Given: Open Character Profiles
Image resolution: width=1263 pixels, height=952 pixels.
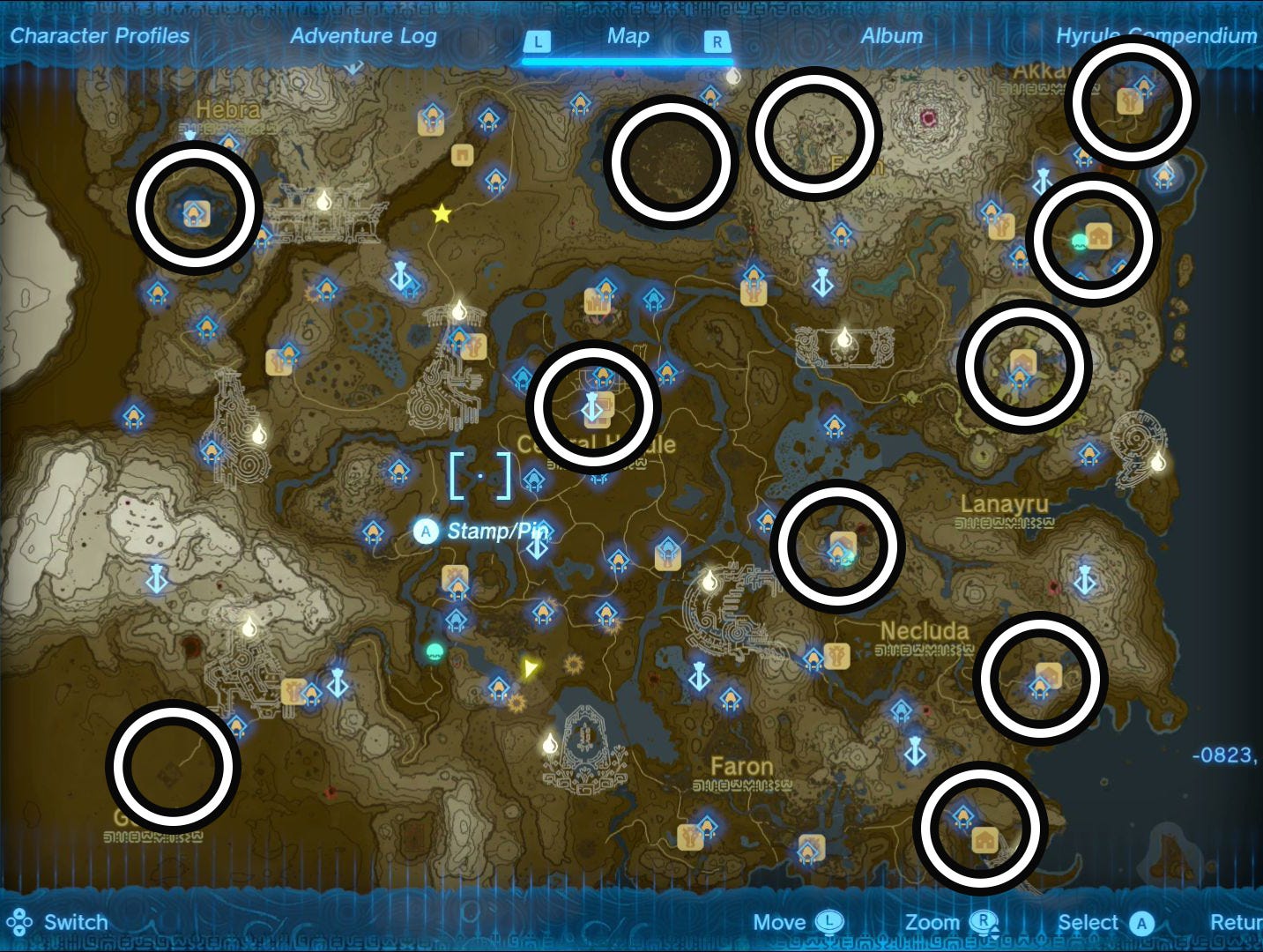Looking at the screenshot, I should tap(100, 36).
